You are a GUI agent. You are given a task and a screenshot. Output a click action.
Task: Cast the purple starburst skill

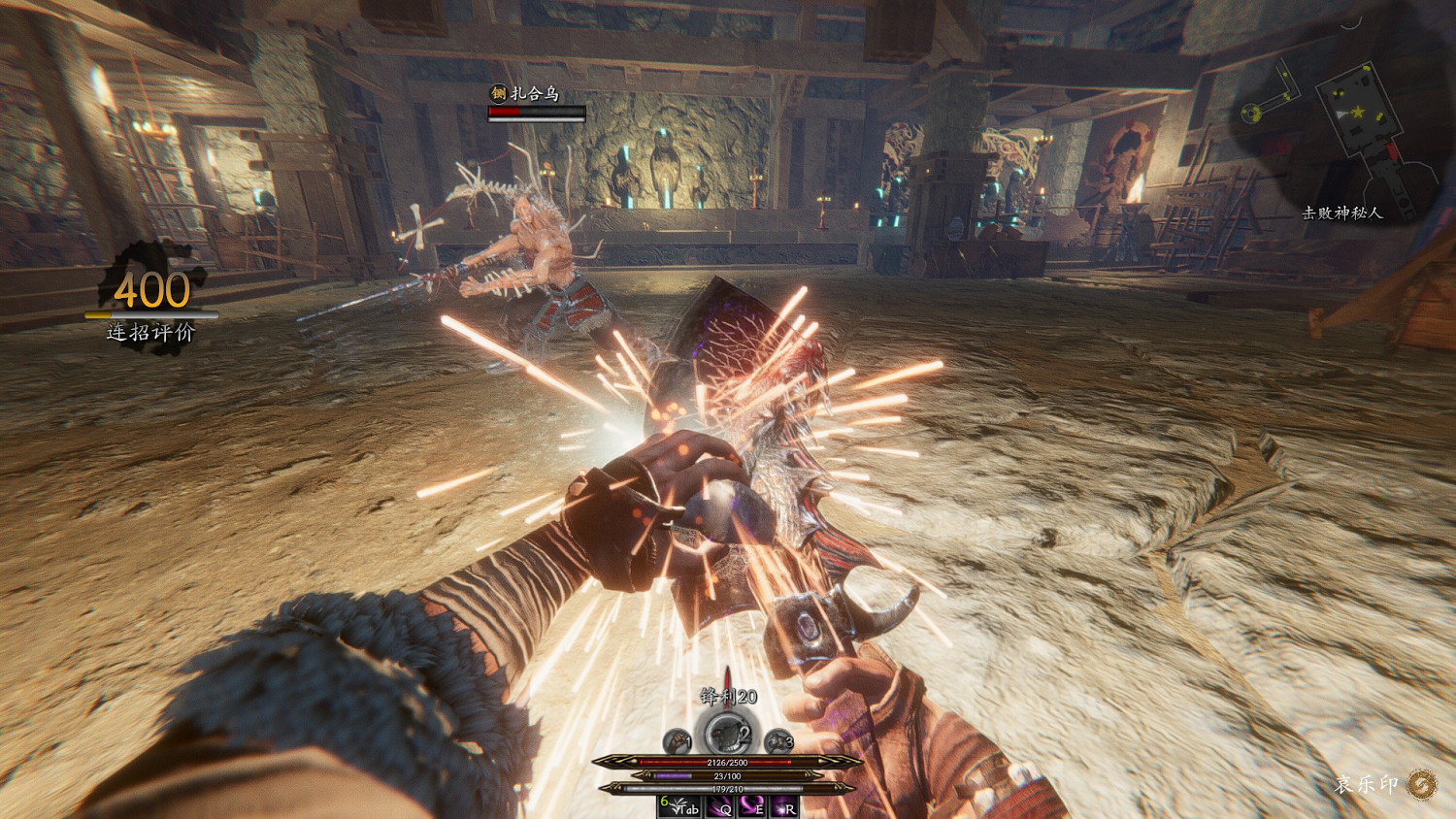pos(783,807)
